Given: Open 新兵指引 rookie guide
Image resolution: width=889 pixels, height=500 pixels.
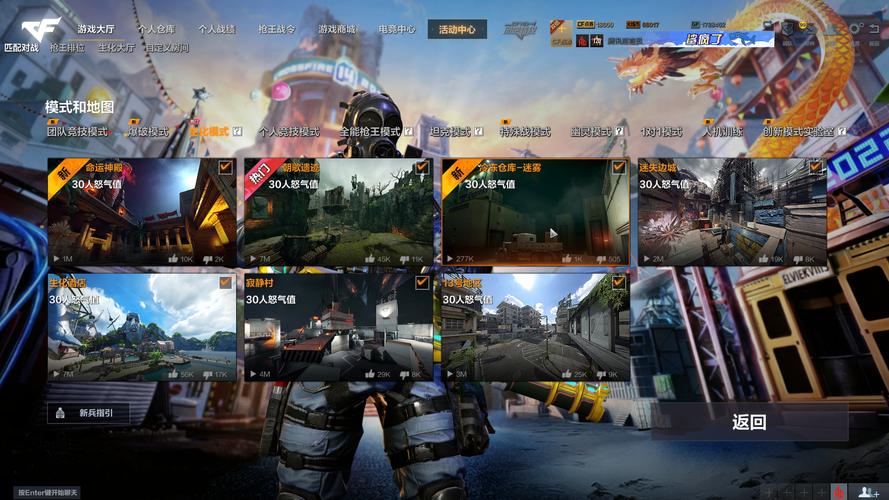Looking at the screenshot, I should [88, 413].
